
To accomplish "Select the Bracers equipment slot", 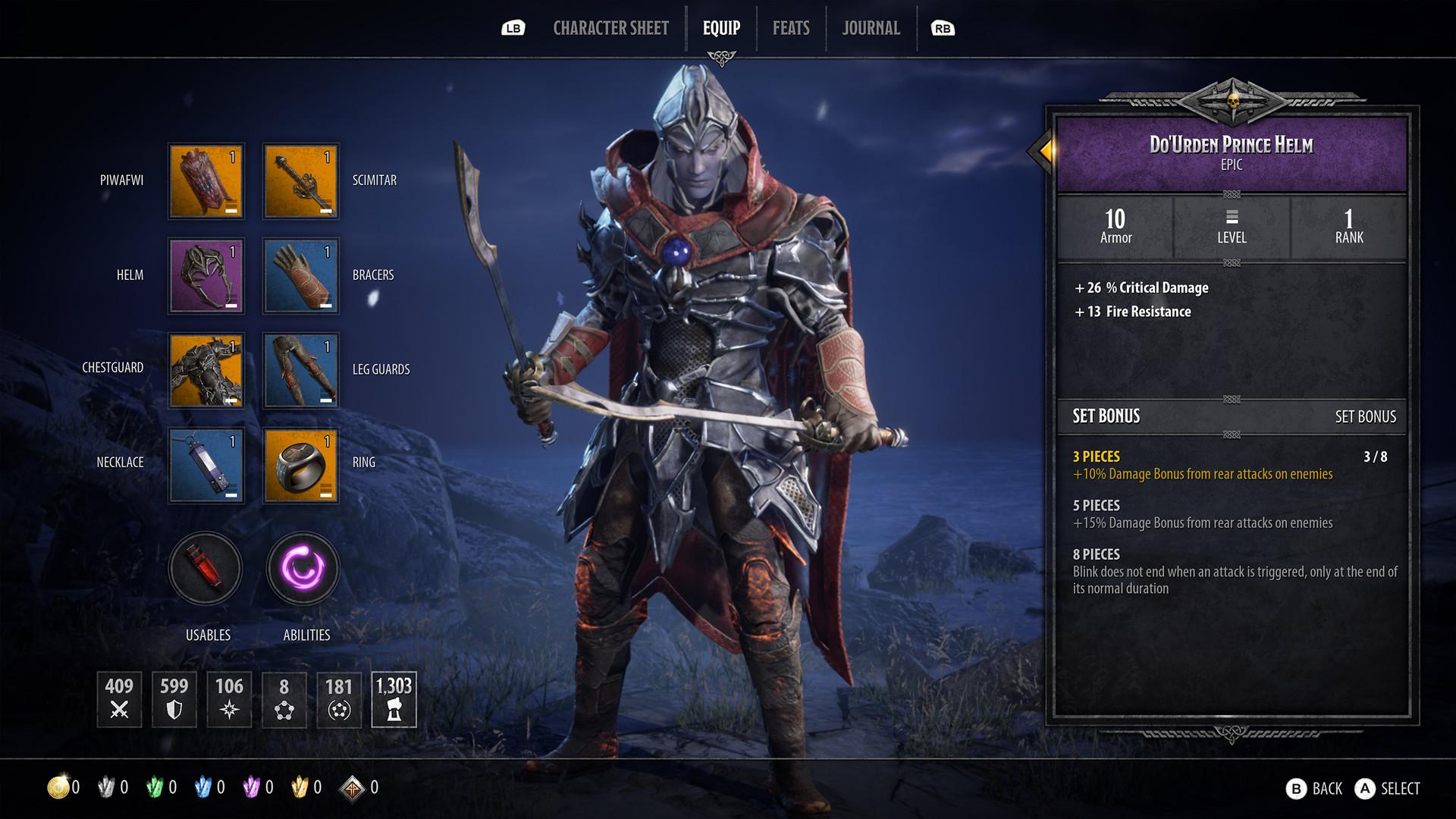I will coord(300,275).
